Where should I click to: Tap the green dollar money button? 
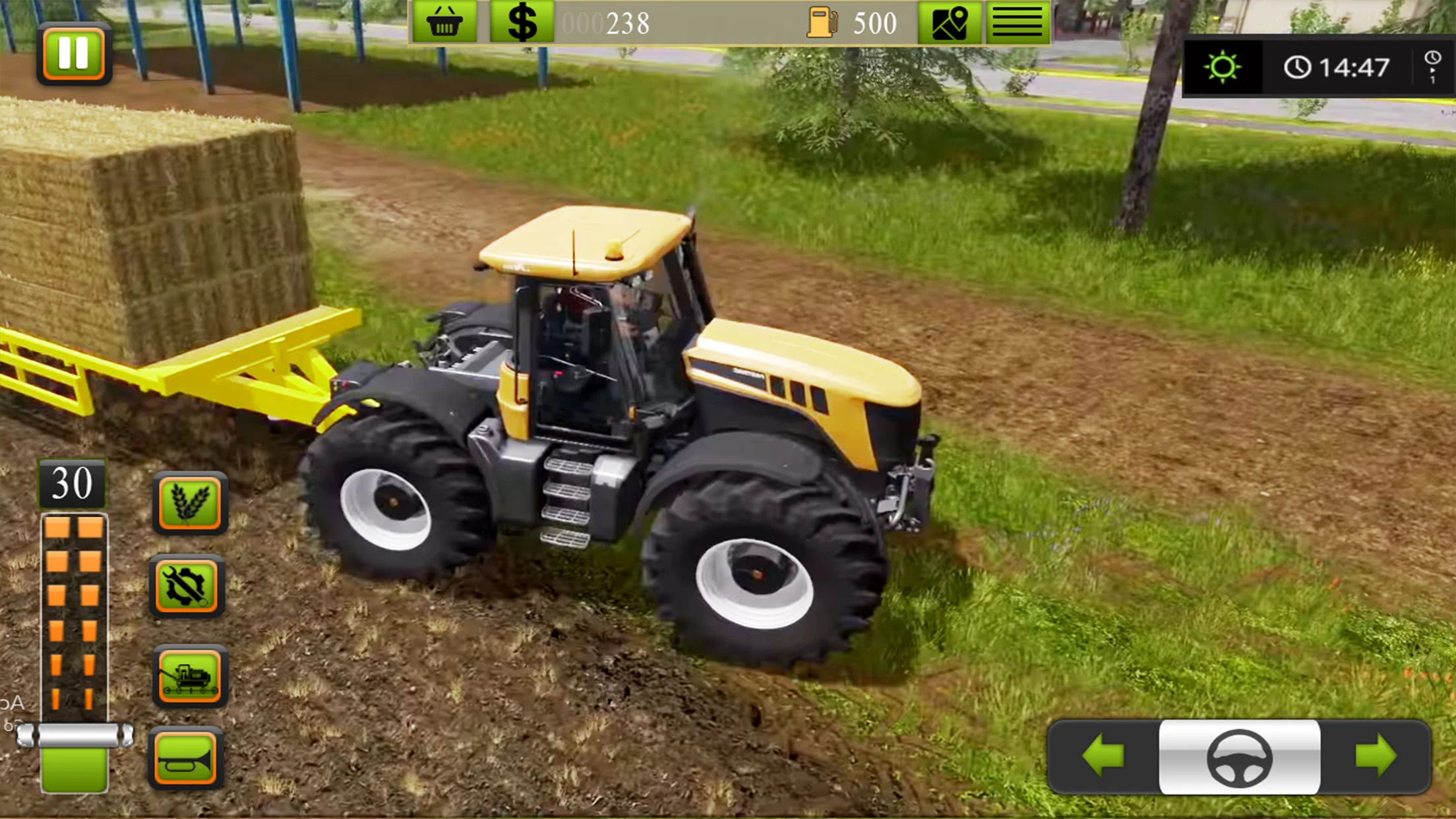[522, 22]
